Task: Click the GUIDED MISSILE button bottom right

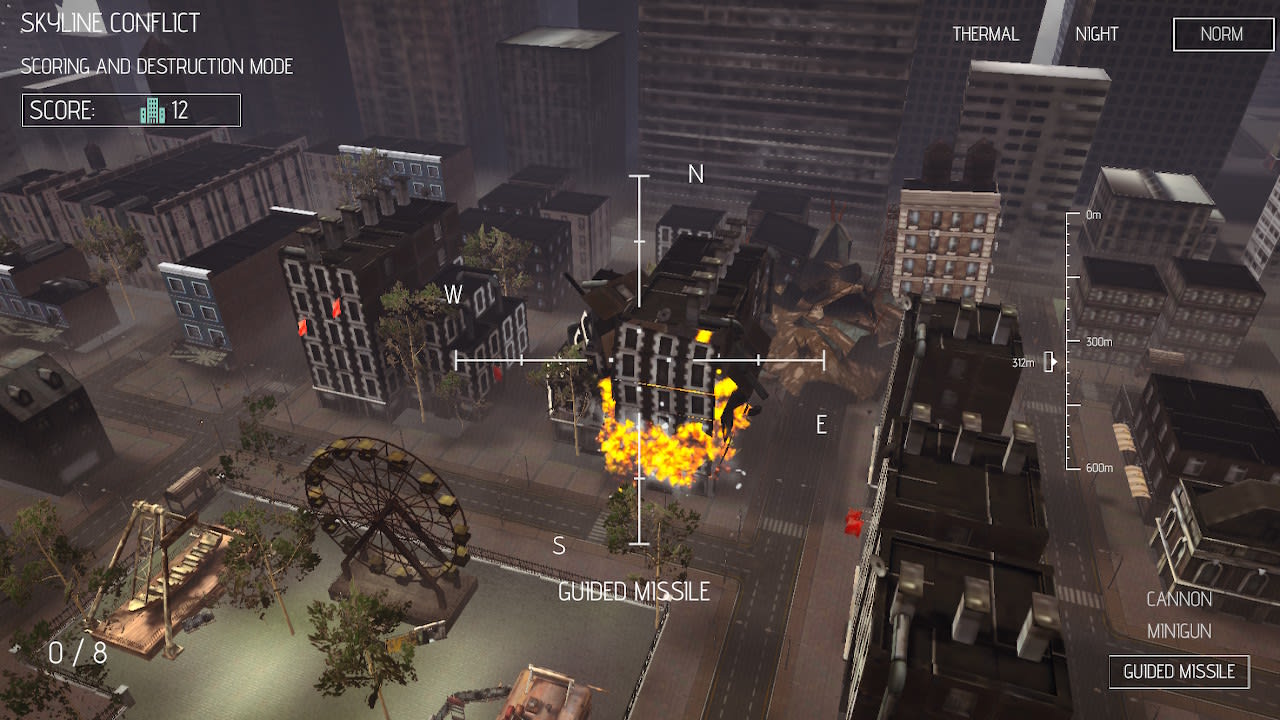Action: click(x=1179, y=671)
